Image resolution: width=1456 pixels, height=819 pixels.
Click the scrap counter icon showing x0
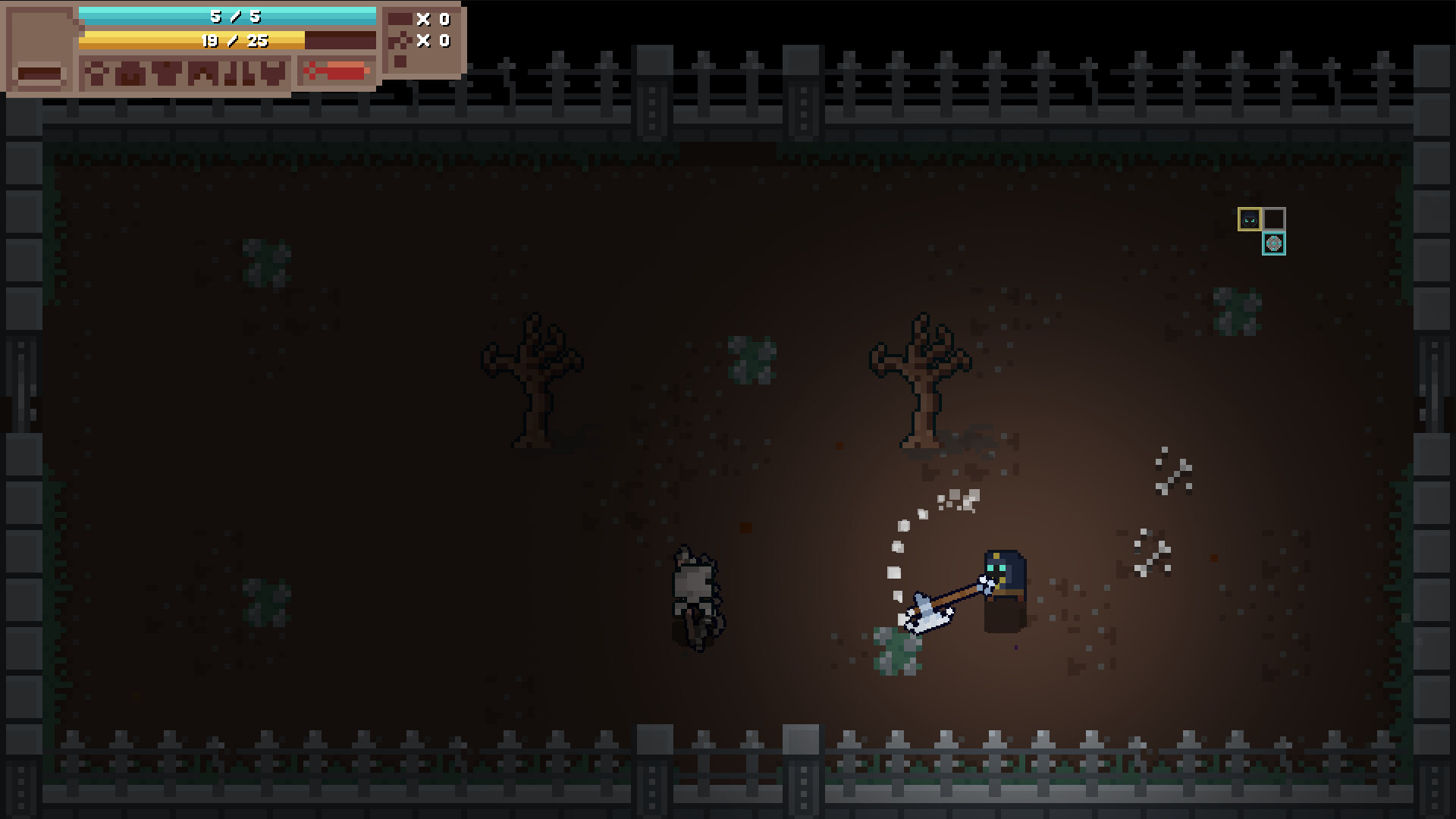coord(400,39)
